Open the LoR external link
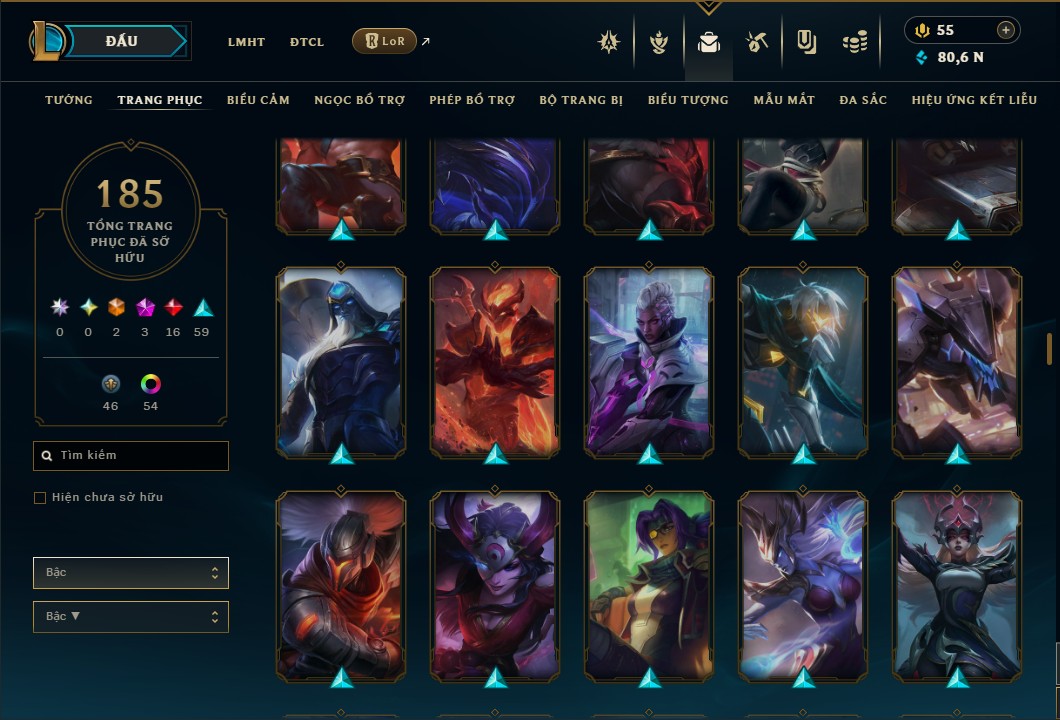The height and width of the screenshot is (720, 1060). (x=385, y=41)
